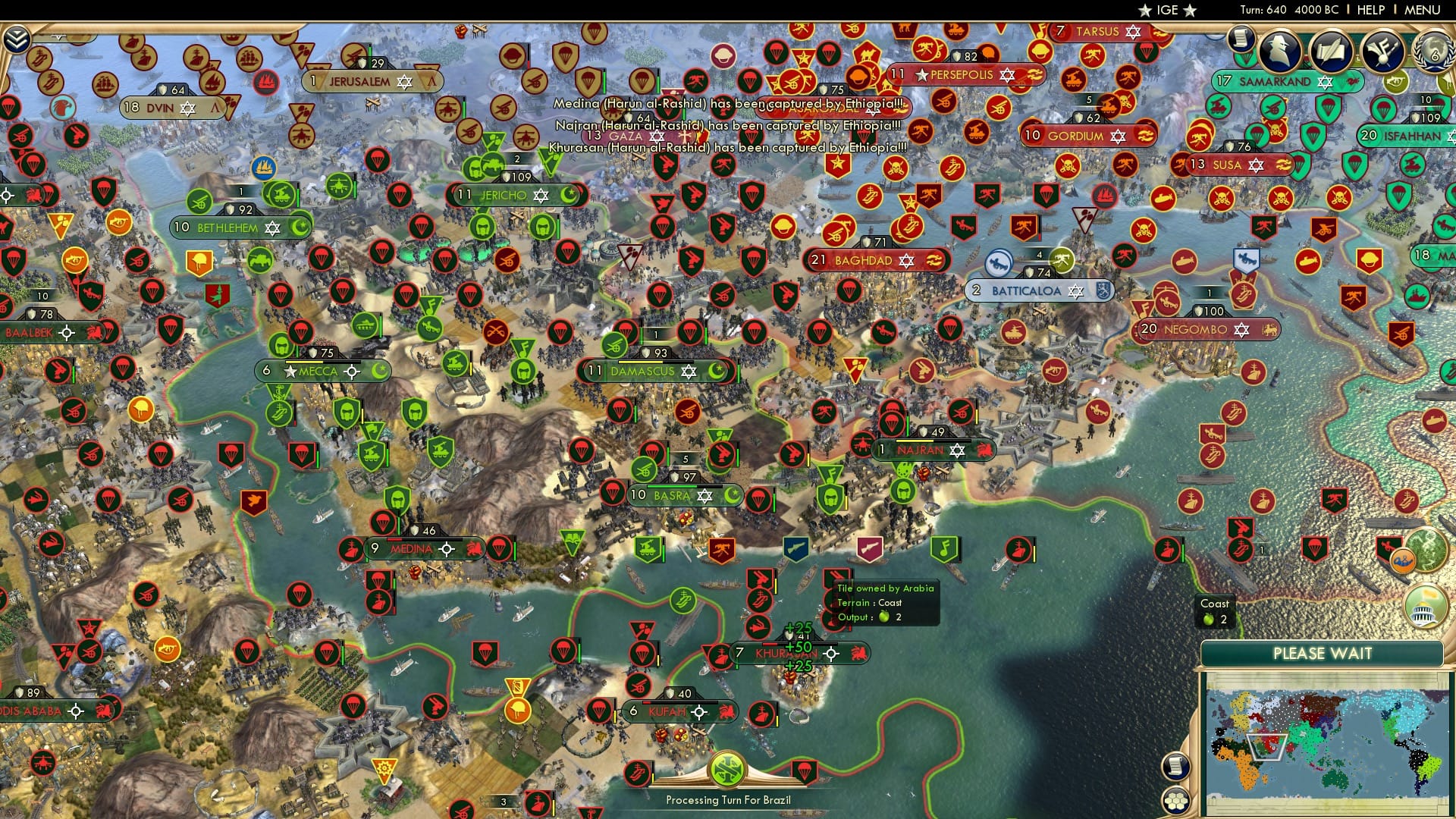Click IGE in the top bar
The height and width of the screenshot is (819, 1456).
pyautogui.click(x=1166, y=10)
